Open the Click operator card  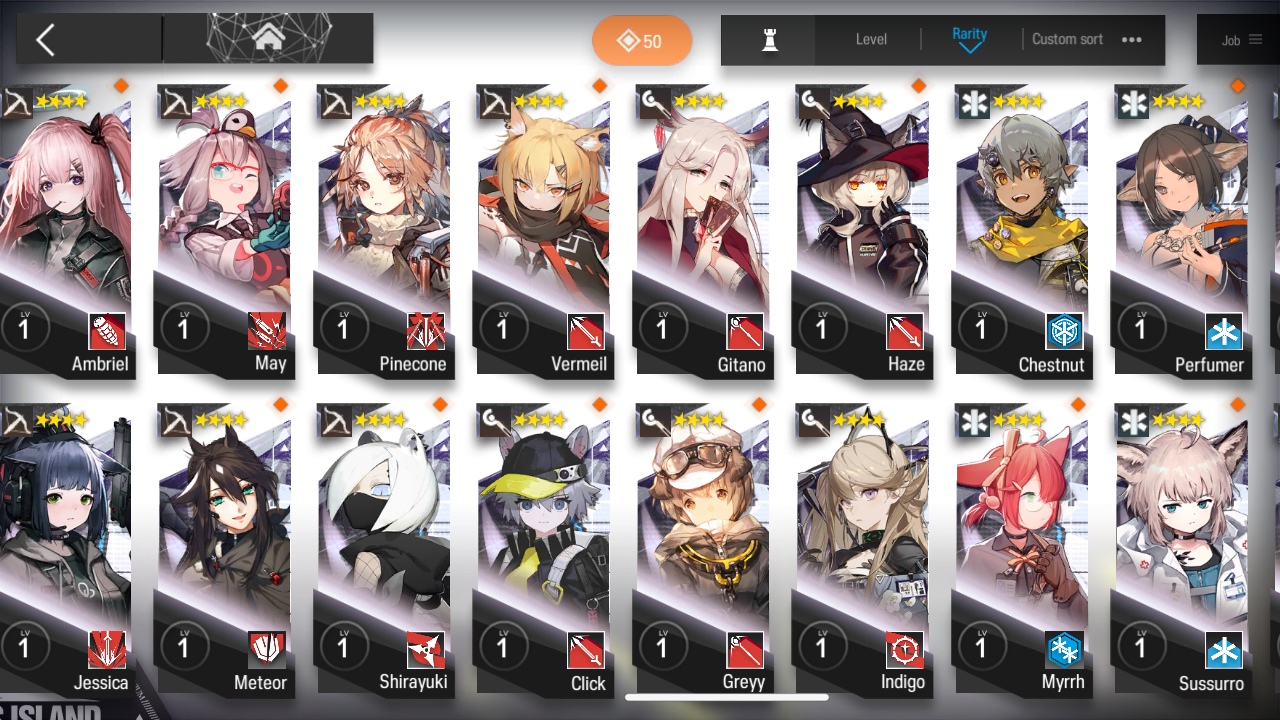543,550
